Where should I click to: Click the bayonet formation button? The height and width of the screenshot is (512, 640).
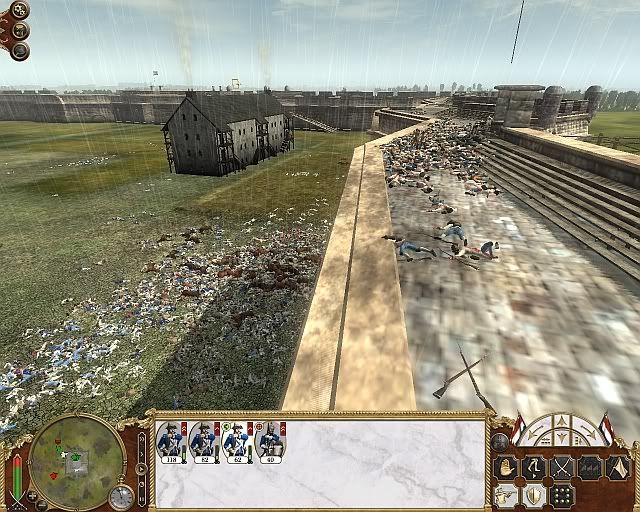[x=592, y=467]
